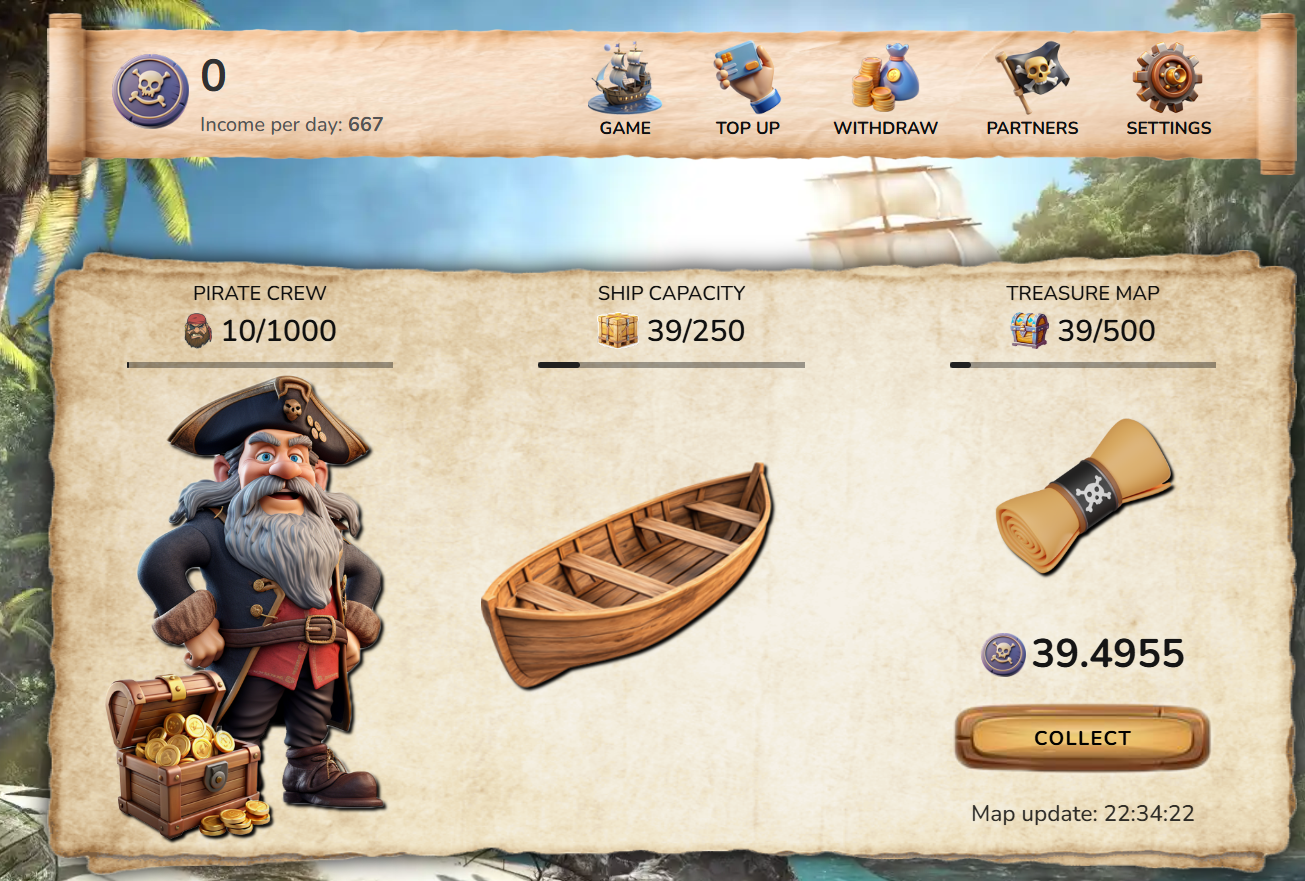
Task: Click the SHIP CAPACITY progress bar
Action: 671,365
